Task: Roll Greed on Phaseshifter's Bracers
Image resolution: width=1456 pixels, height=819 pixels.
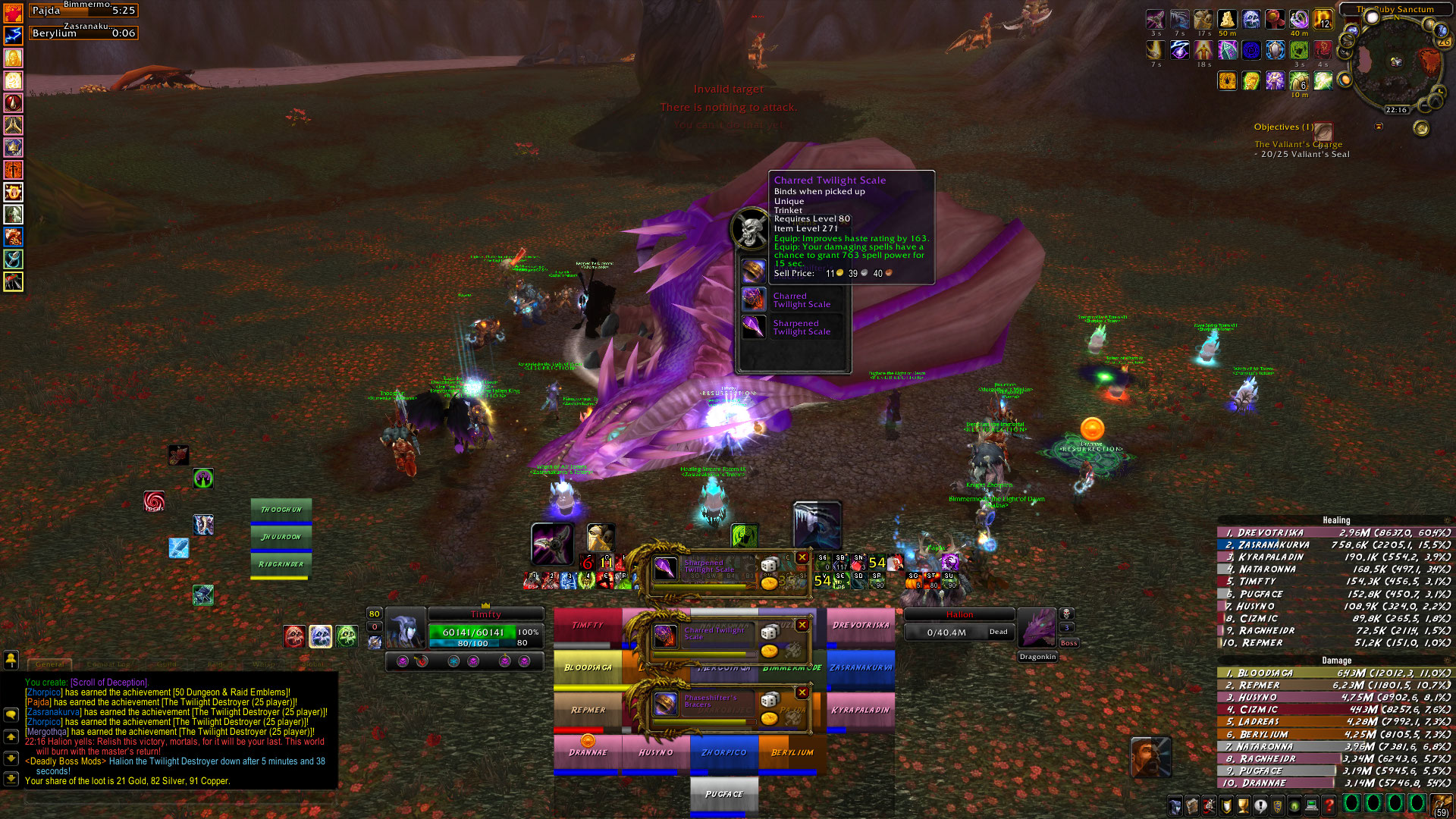Action: pyautogui.click(x=769, y=717)
